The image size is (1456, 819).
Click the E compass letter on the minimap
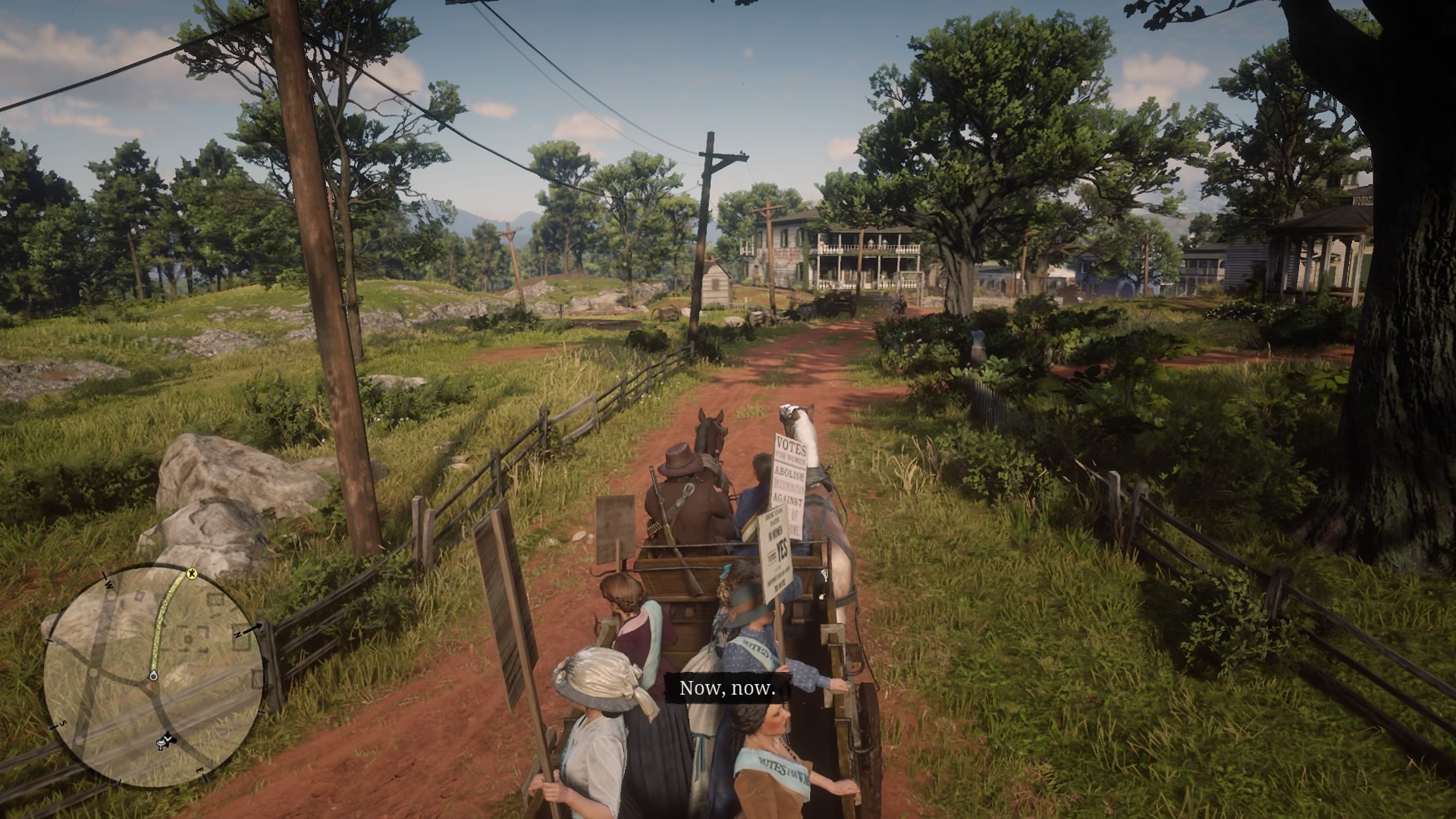[199, 771]
